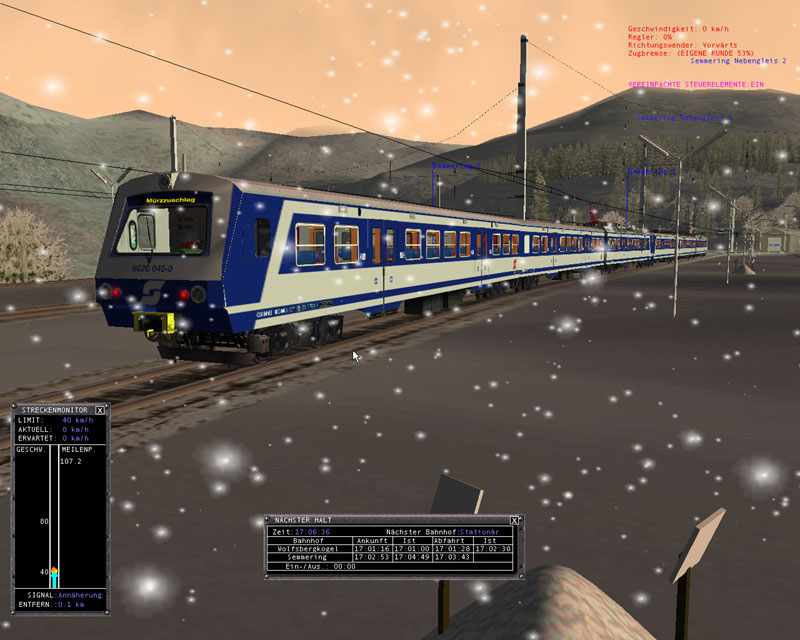Viewport: 800px width, 640px height.
Task: Select the Semmering station row
Action: [314, 557]
